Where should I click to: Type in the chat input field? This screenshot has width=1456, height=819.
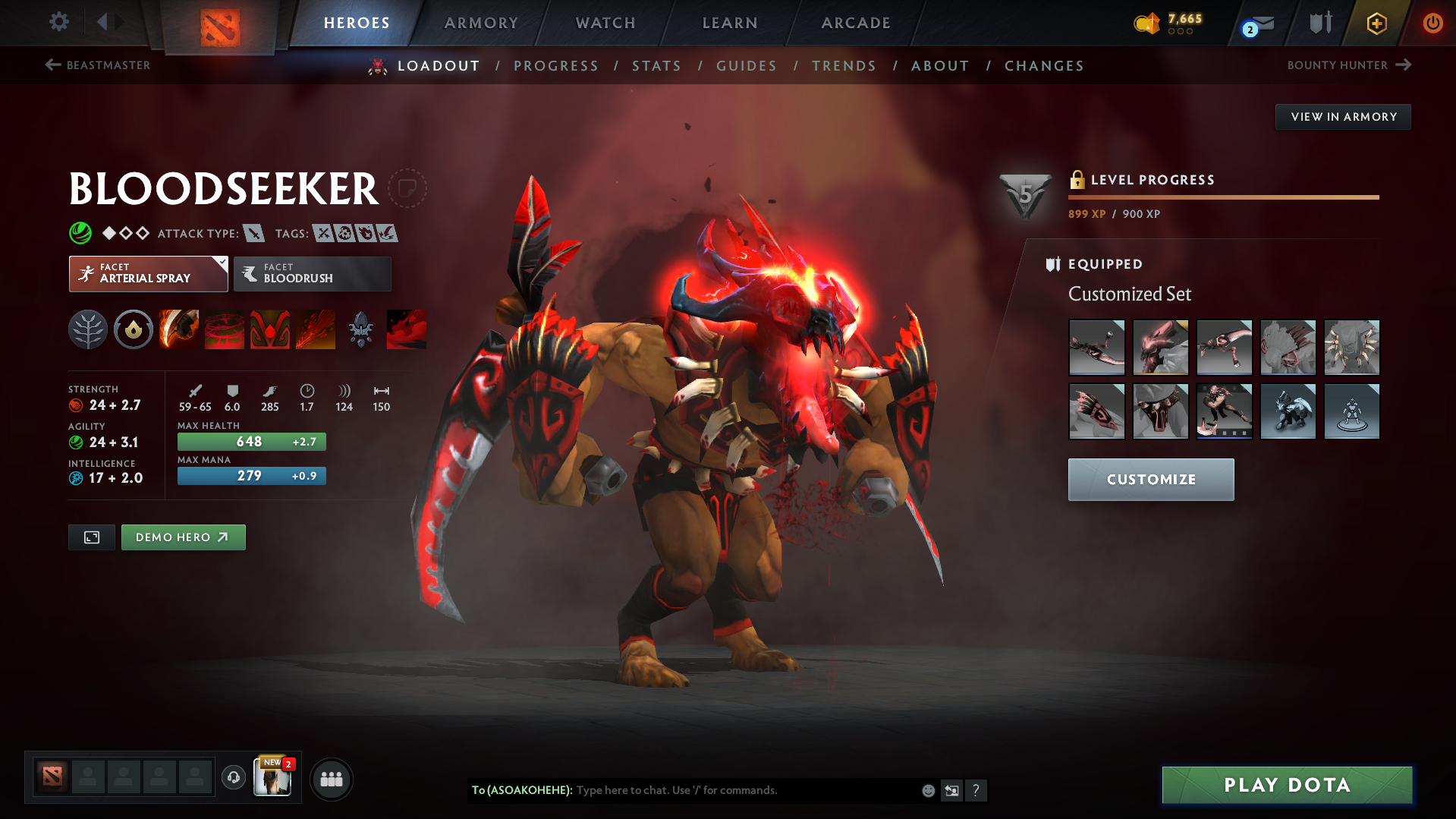pyautogui.click(x=721, y=790)
